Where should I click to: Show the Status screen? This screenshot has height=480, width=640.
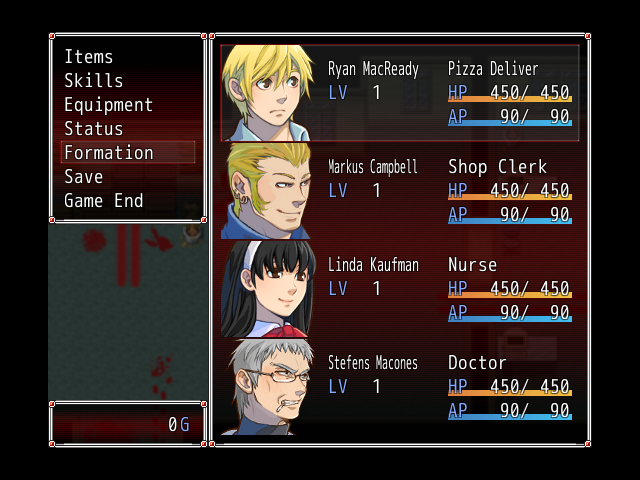(x=94, y=129)
